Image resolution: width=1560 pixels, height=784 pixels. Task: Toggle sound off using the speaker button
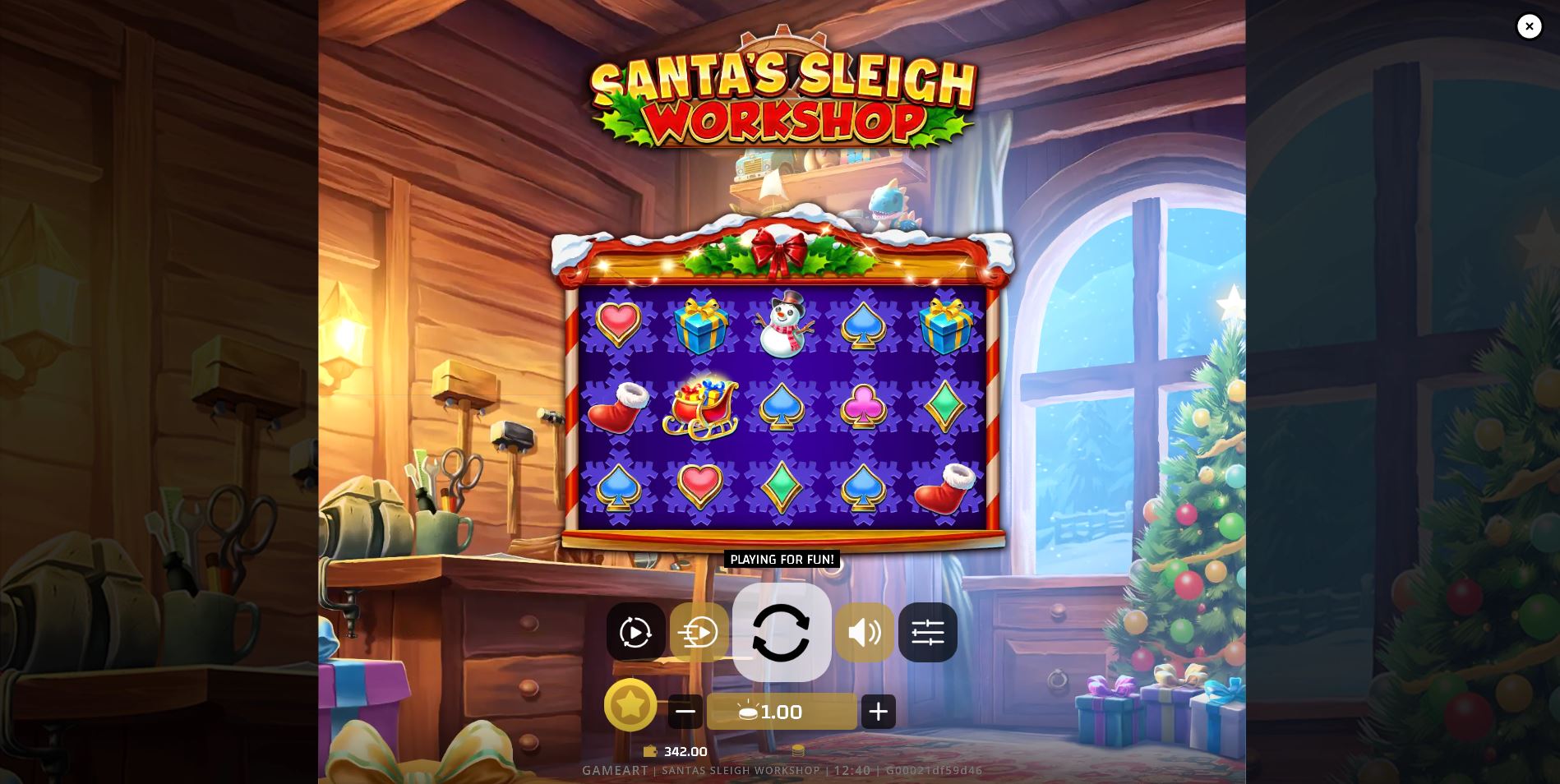pos(864,632)
